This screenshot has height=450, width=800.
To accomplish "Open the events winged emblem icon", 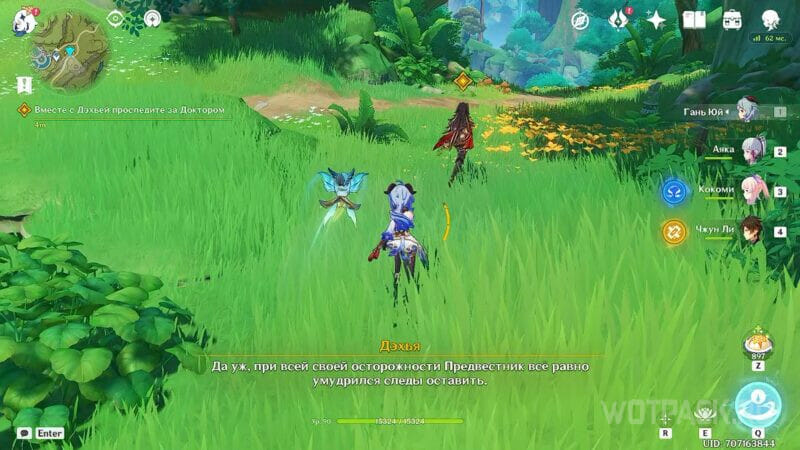I will [x=618, y=20].
